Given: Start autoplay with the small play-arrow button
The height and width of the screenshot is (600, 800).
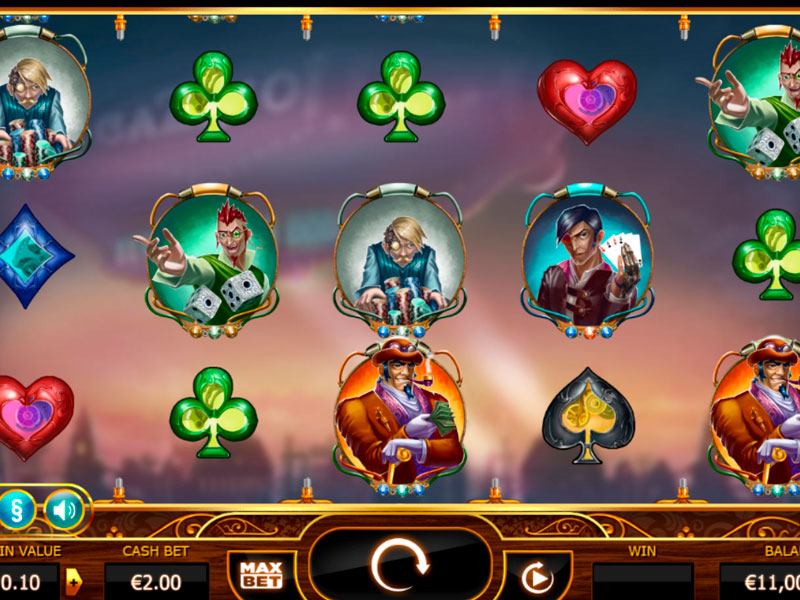Looking at the screenshot, I should [x=537, y=577].
